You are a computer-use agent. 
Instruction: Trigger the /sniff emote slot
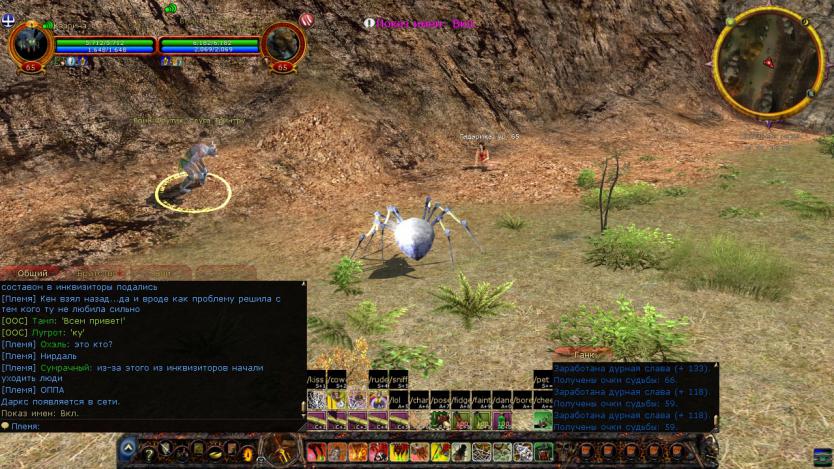pyautogui.click(x=398, y=381)
